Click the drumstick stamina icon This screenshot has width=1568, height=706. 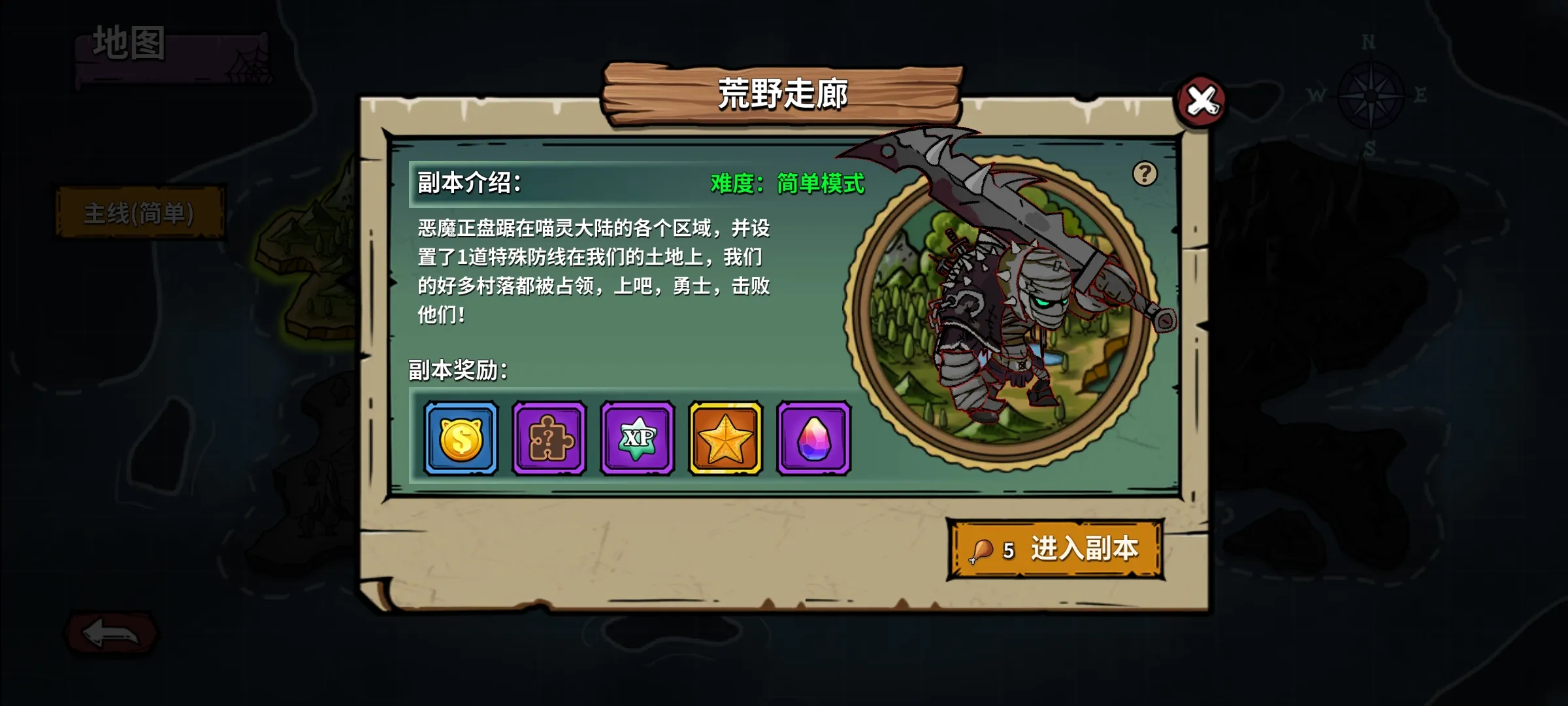click(x=980, y=551)
